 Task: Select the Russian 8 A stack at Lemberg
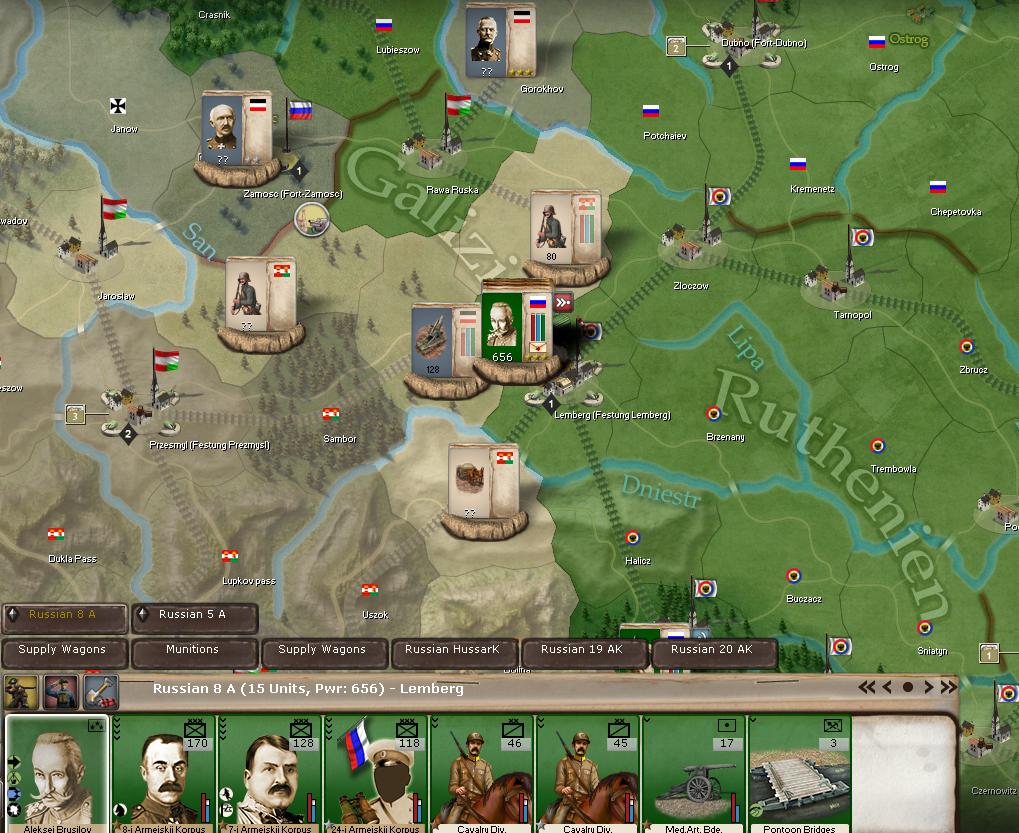click(x=515, y=328)
